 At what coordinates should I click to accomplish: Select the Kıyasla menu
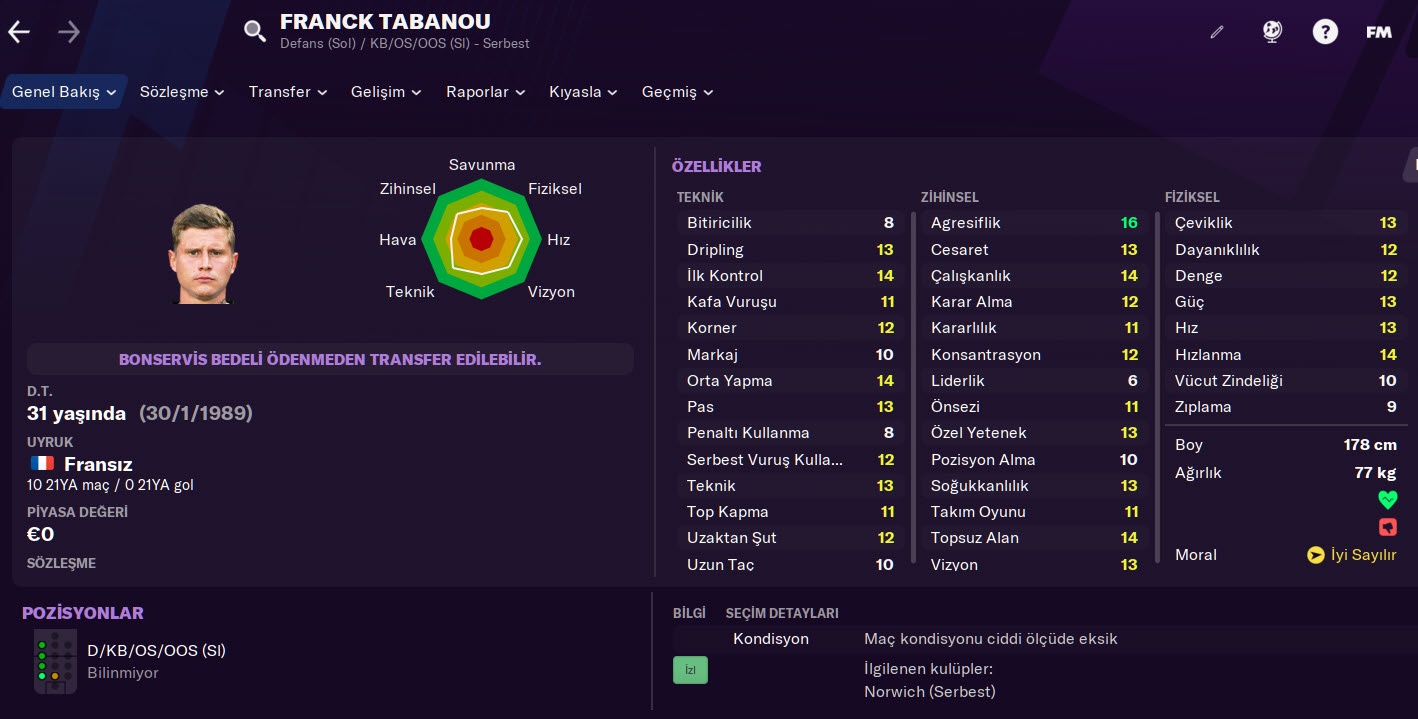[584, 92]
